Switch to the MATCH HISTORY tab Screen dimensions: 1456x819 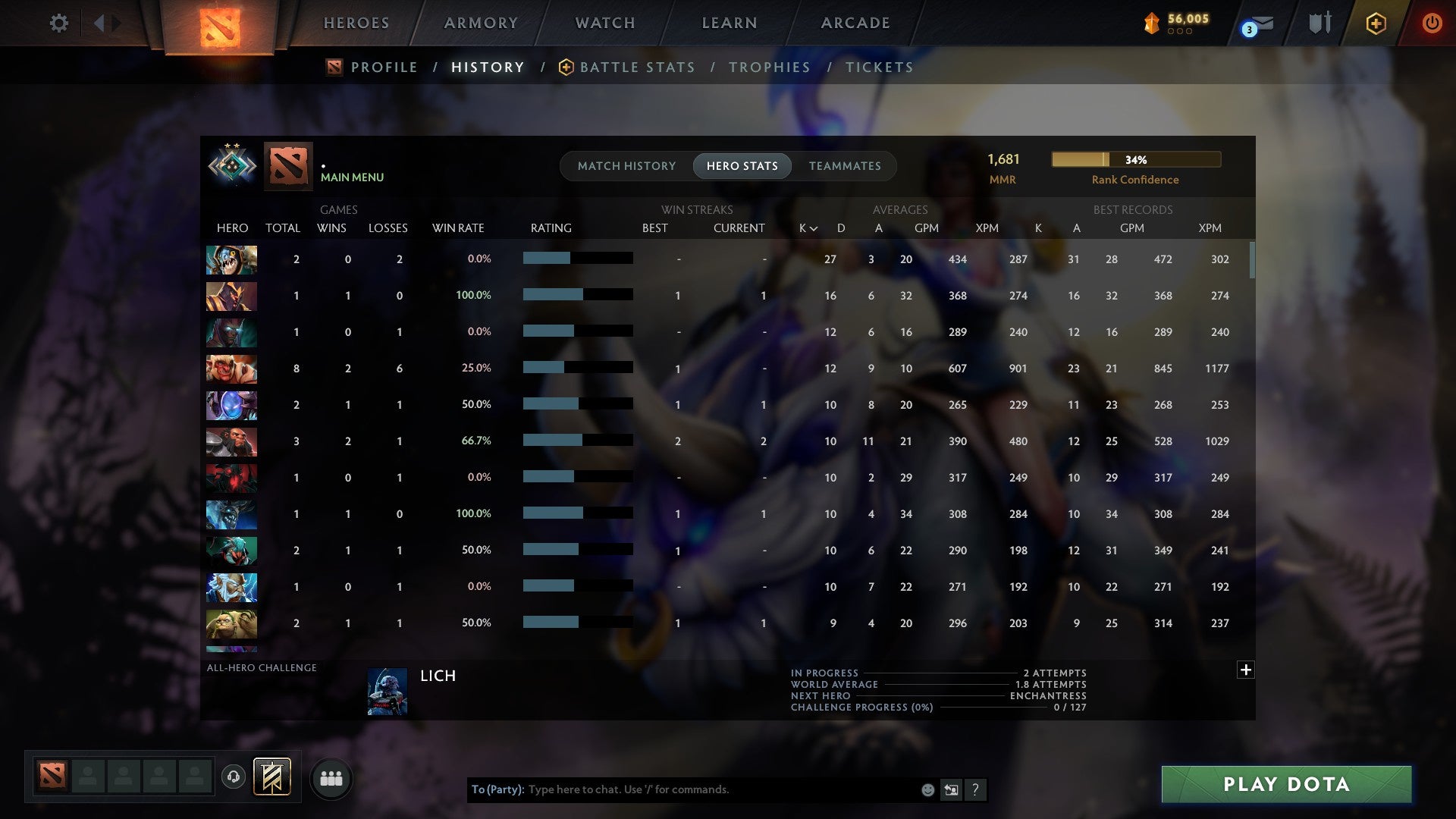(x=626, y=165)
